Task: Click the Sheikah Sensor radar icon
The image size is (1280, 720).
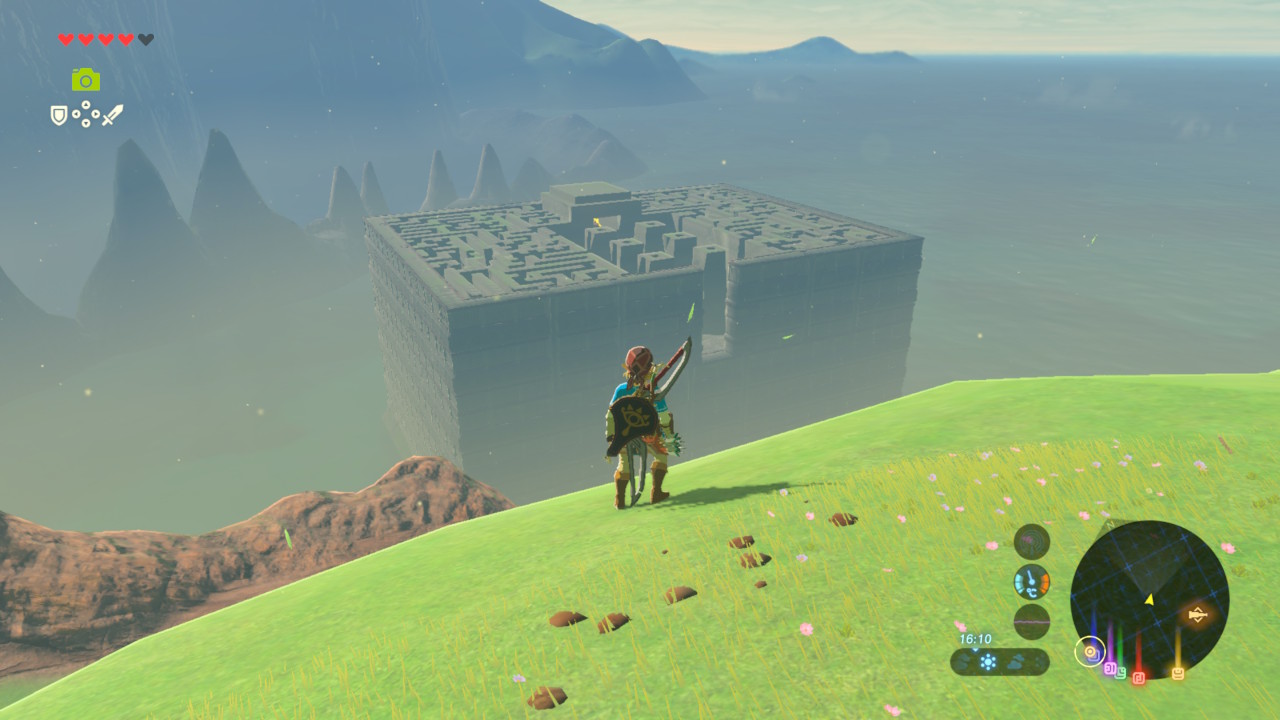Action: pos(1032,542)
